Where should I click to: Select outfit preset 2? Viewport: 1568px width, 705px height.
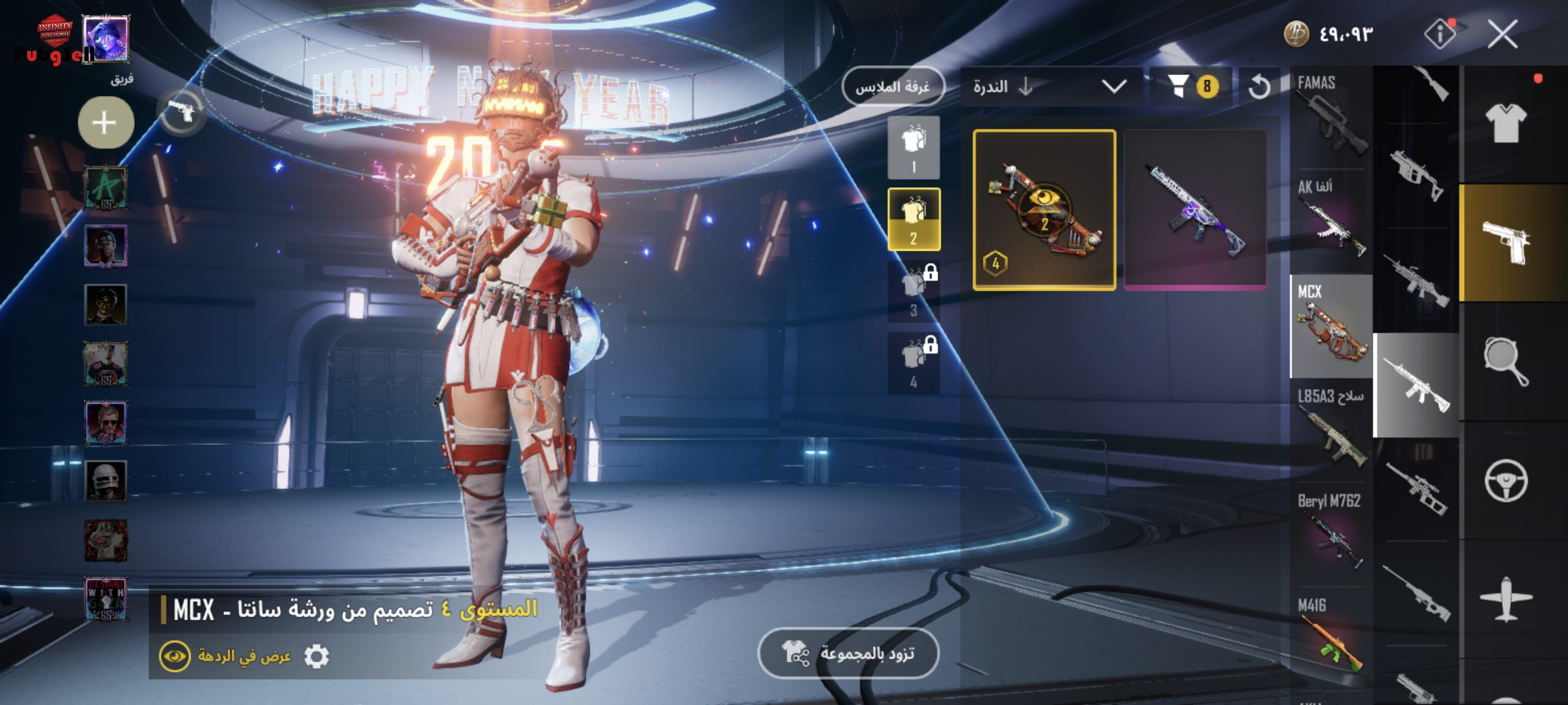coord(913,219)
